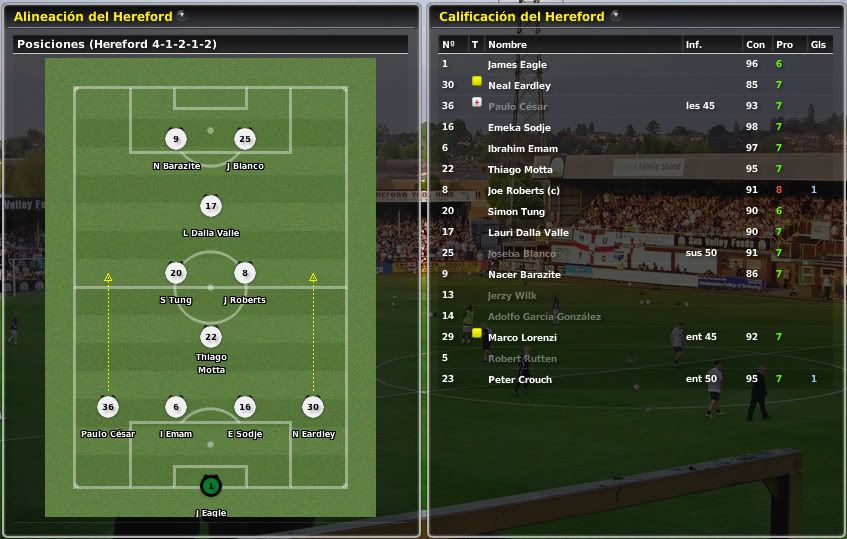Sort the list by the Pro column
847x539 pixels.
784,45
